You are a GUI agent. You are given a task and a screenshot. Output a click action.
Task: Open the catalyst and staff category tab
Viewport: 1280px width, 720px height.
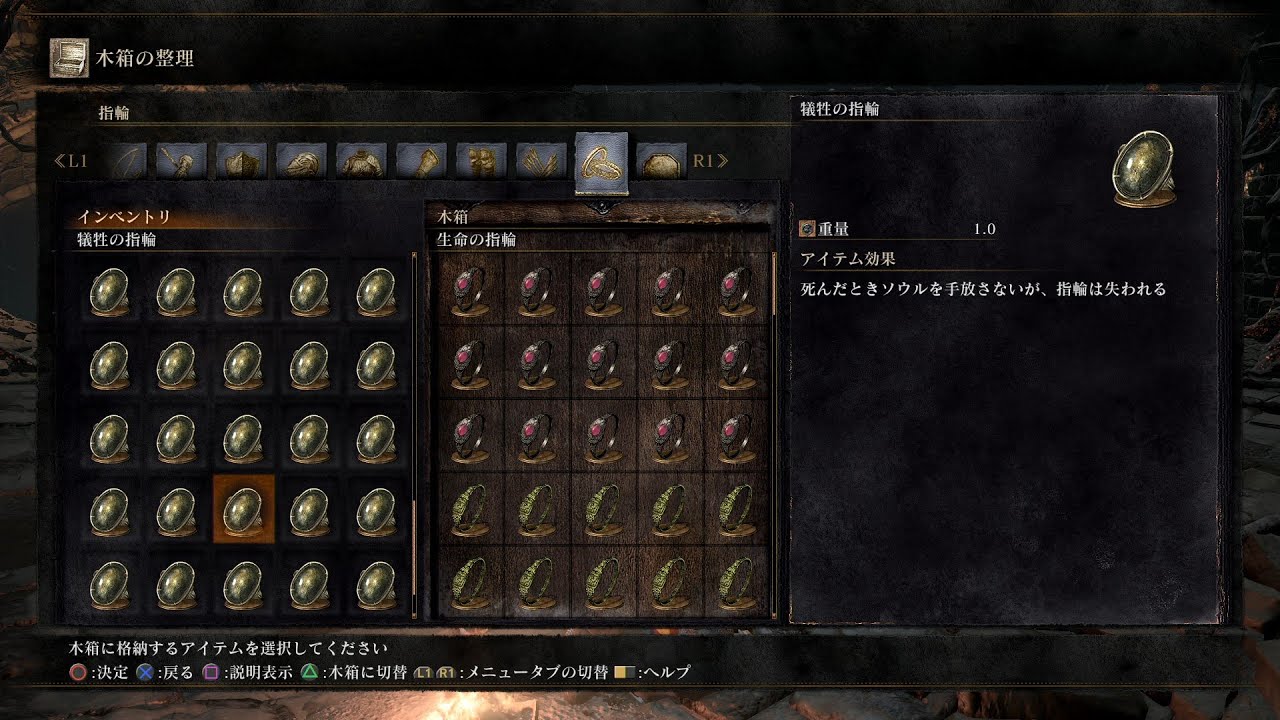click(x=182, y=160)
